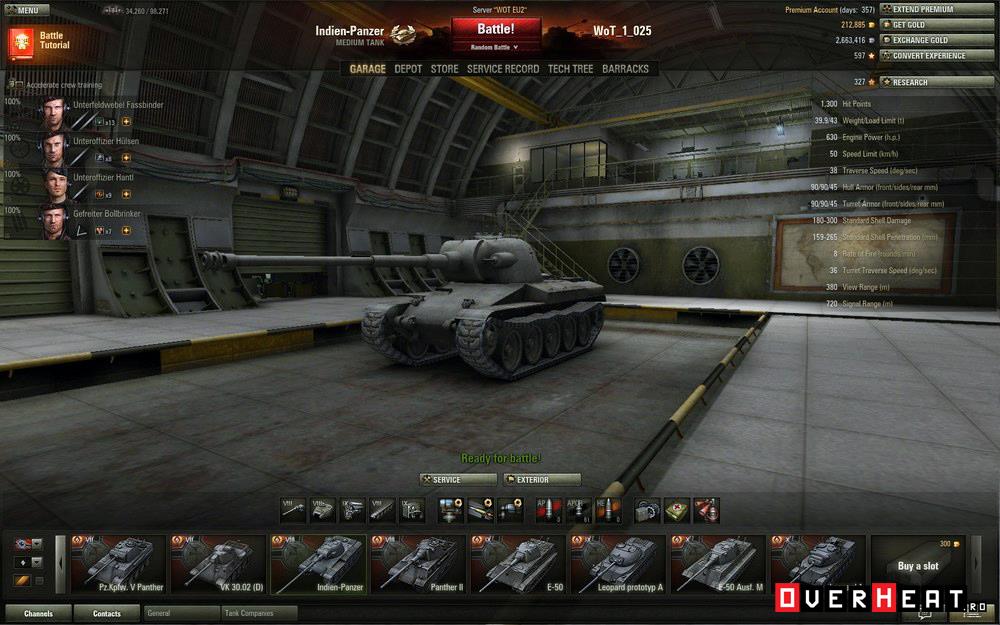This screenshot has width=1000, height=625.
Task: Select the Panther II tank in carousel
Action: [x=416, y=564]
